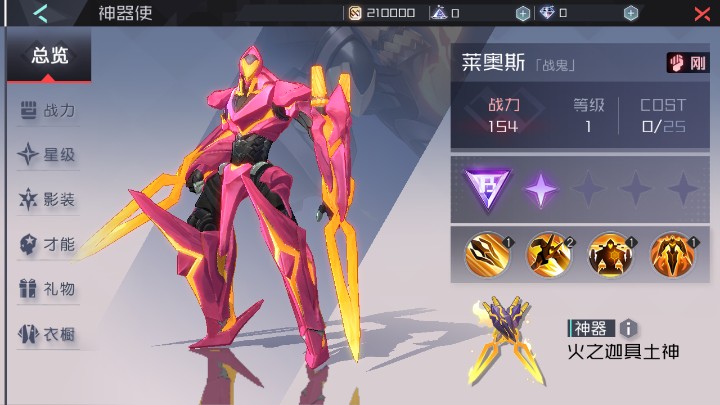Add more blue triangle currency
The image size is (720, 405).
pyautogui.click(x=523, y=13)
